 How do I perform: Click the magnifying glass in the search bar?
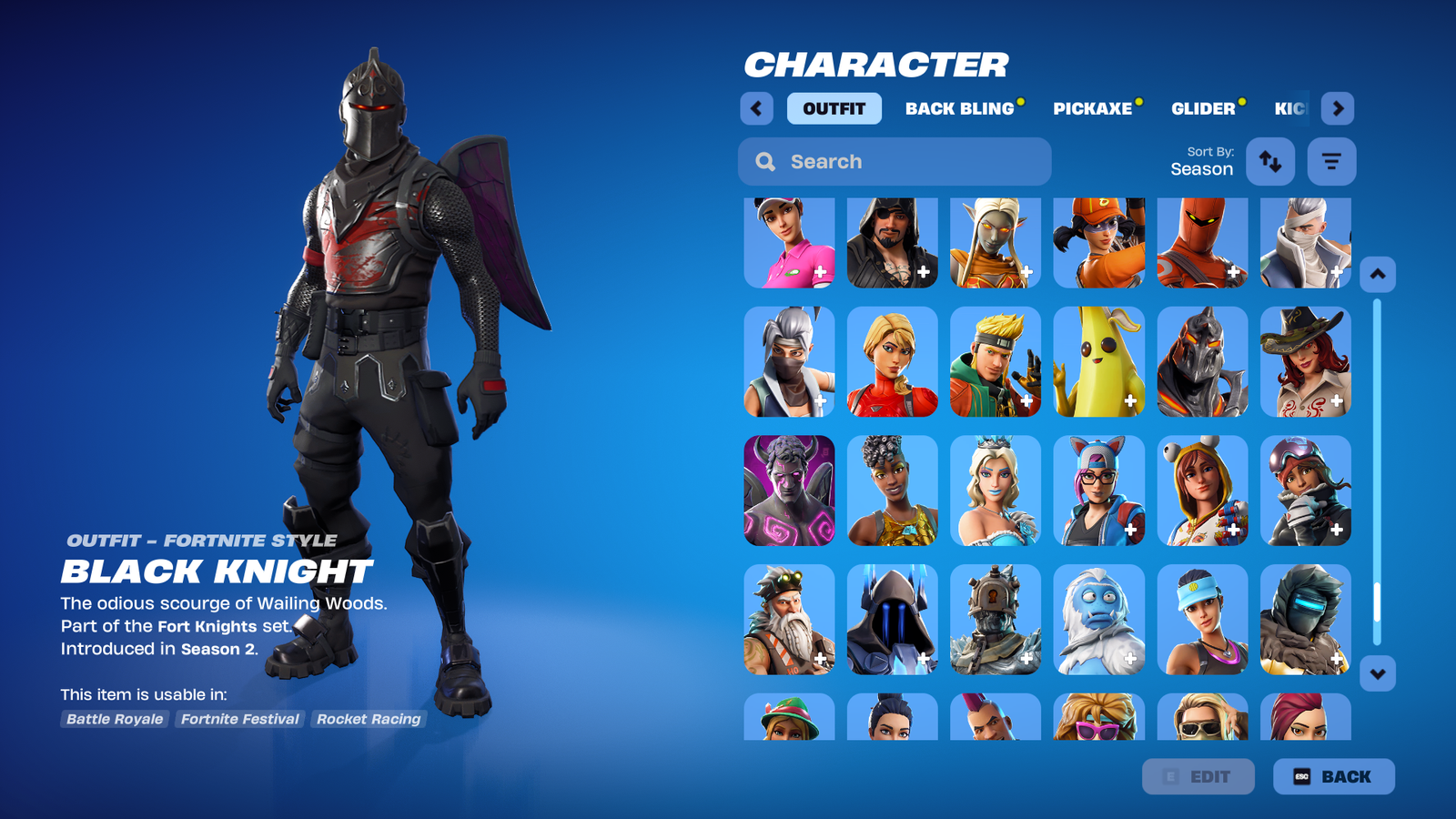coord(764,161)
